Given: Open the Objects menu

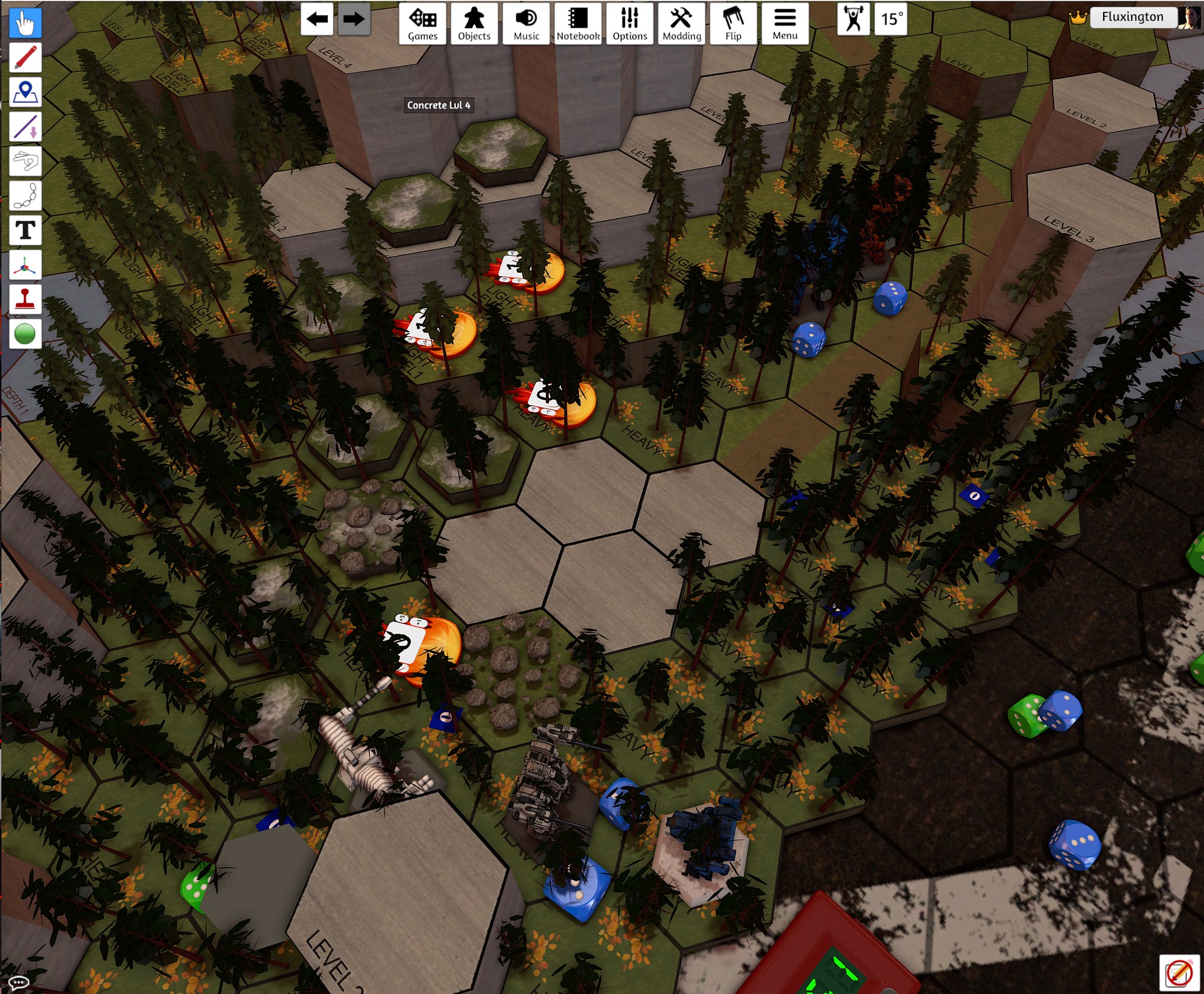Looking at the screenshot, I should coord(474,24).
